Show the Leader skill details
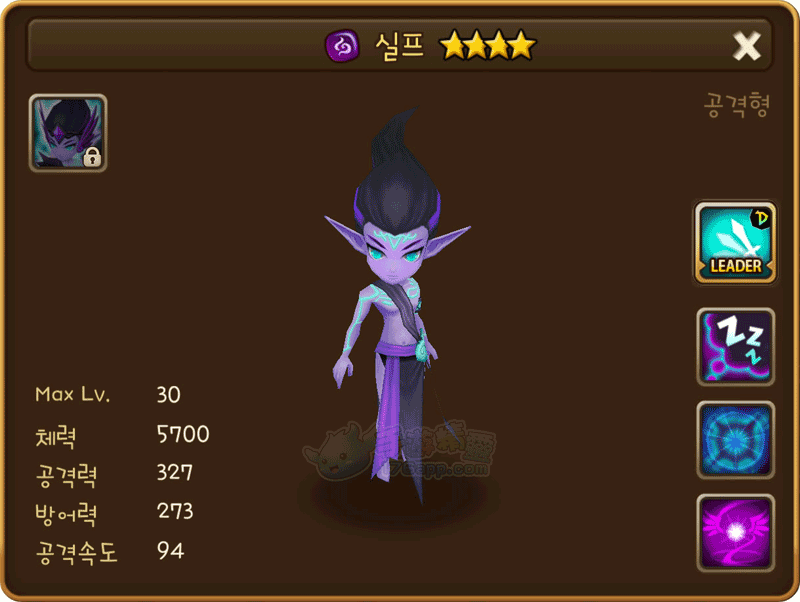This screenshot has height=602, width=800. 735,242
